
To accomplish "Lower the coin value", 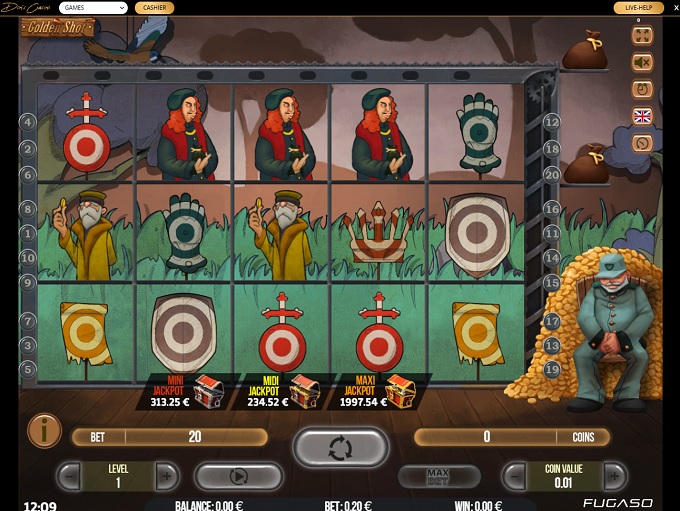I will [x=515, y=475].
